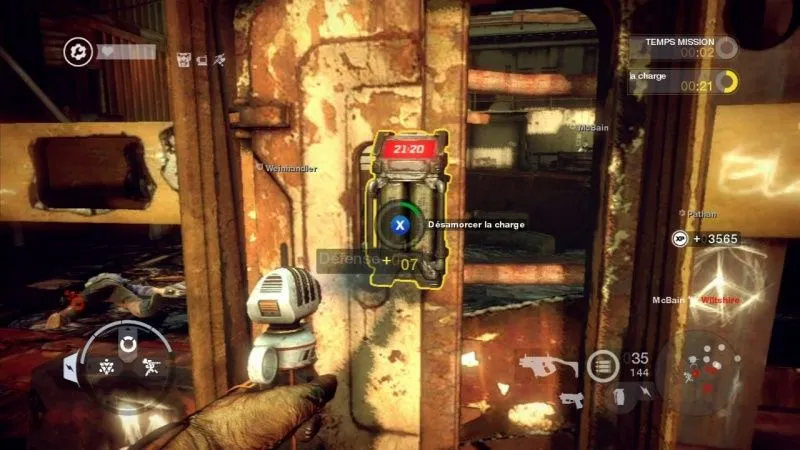Choose the triangular cluster ability icon
This screenshot has width=800, height=450.
[105, 367]
